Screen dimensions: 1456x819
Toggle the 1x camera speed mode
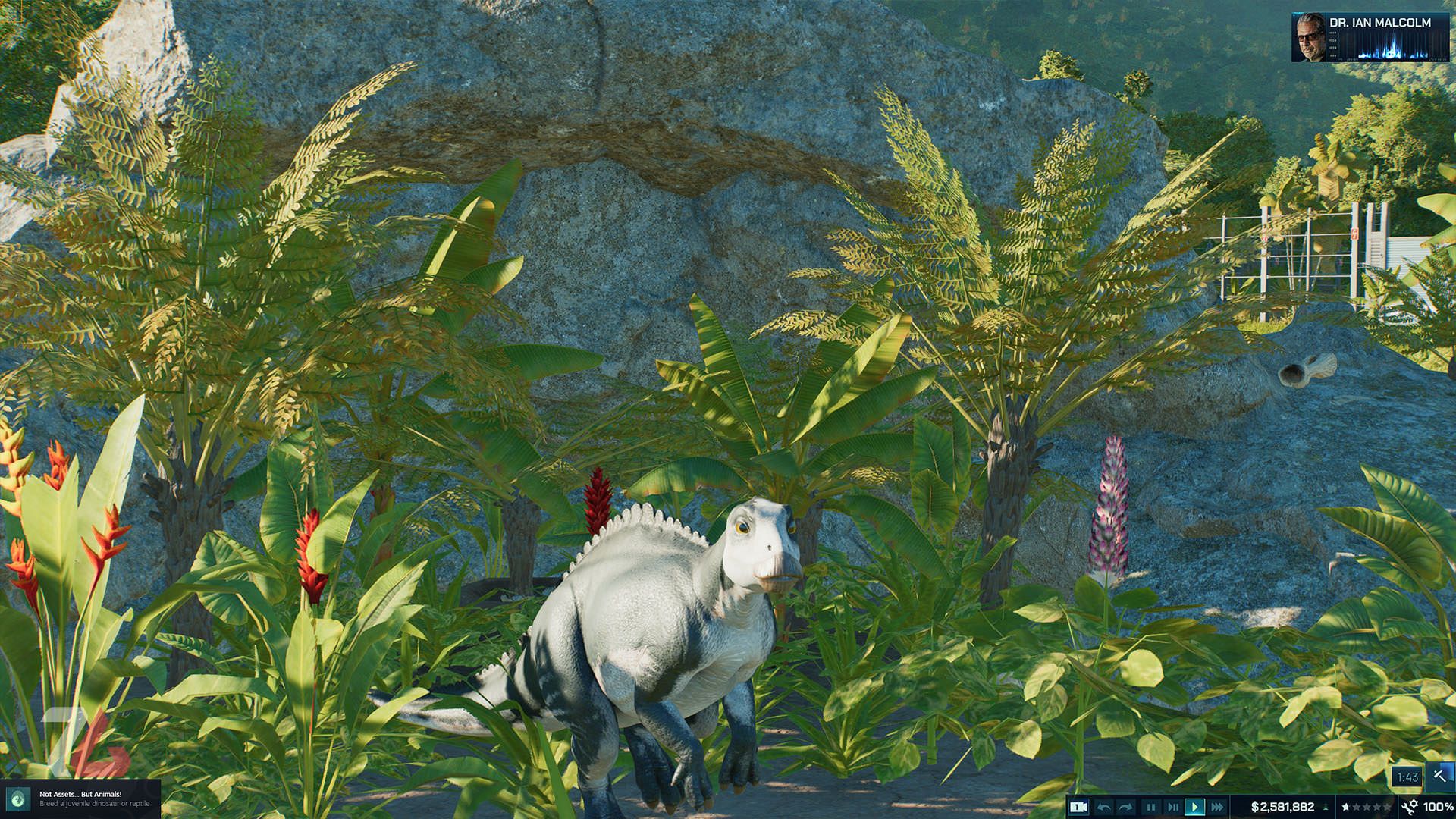click(x=1080, y=807)
